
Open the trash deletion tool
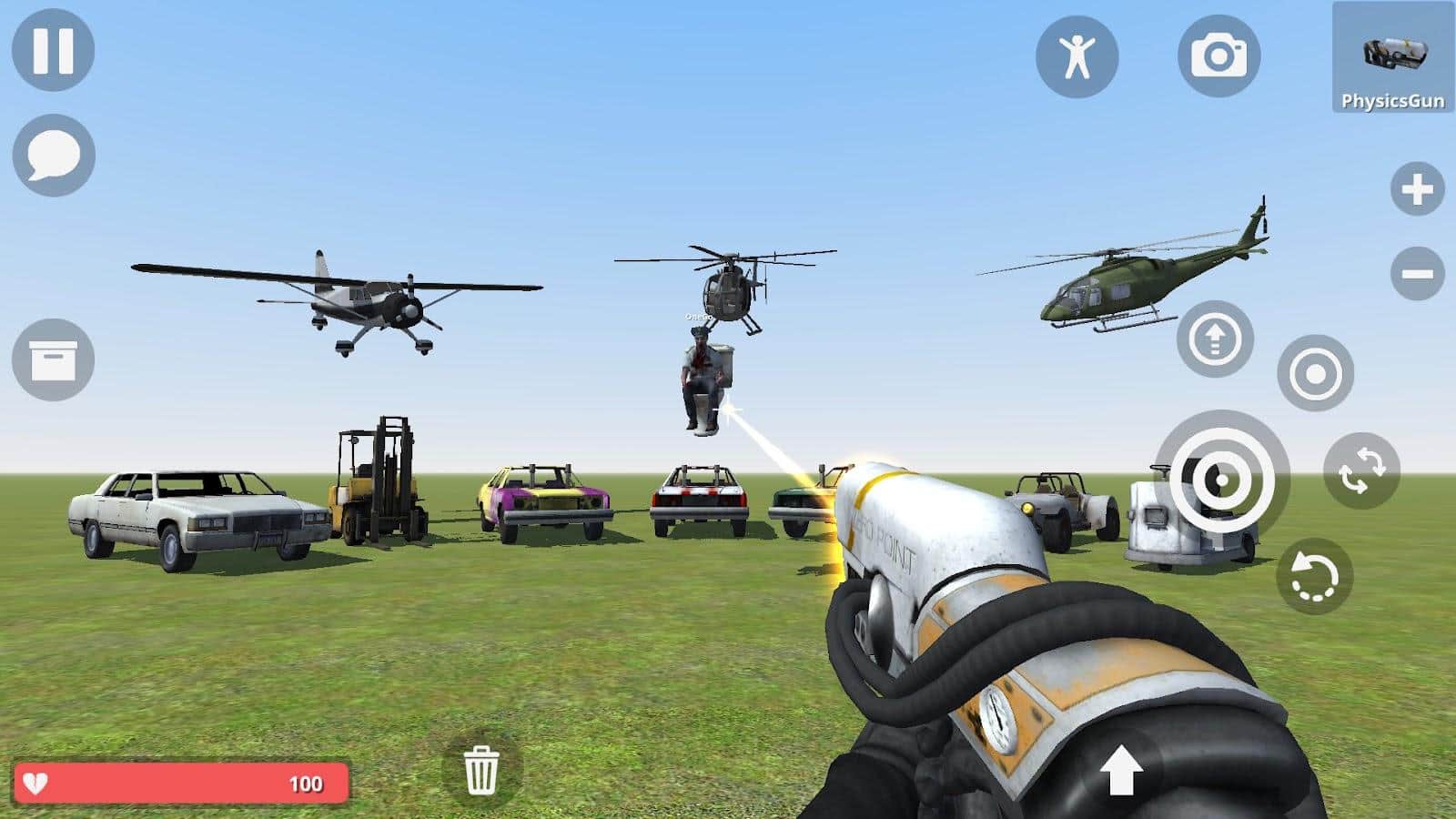pos(483,770)
